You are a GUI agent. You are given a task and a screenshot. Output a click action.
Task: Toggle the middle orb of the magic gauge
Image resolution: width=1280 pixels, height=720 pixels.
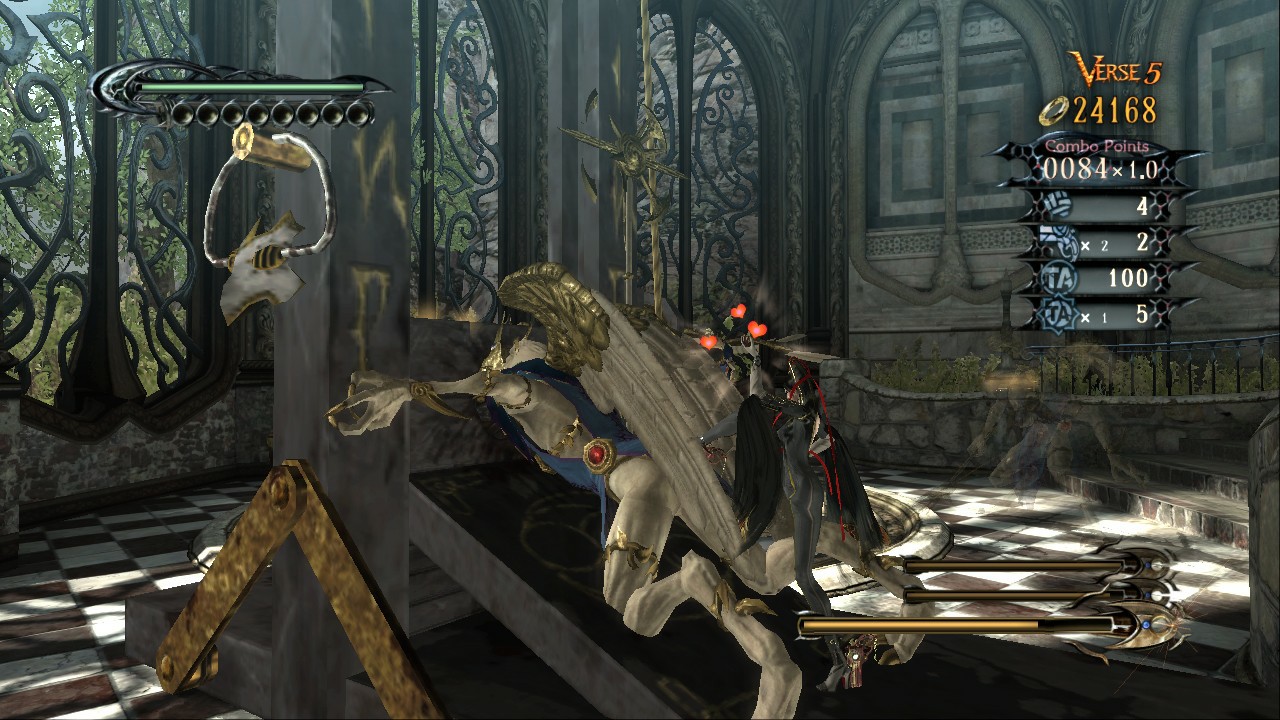pyautogui.click(x=270, y=115)
